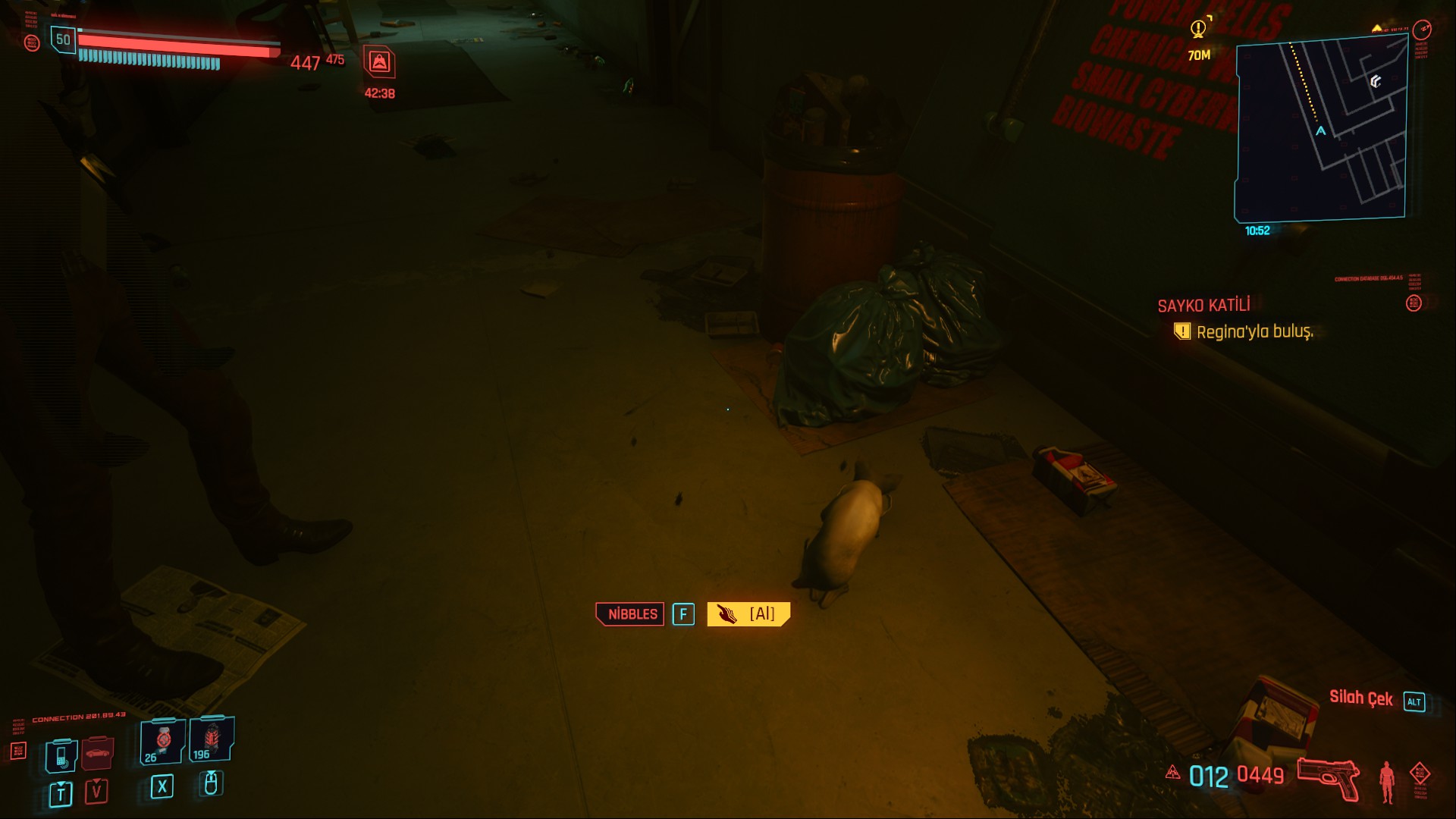Click the red pistol weapon icon
1456x819 pixels.
point(1328,777)
